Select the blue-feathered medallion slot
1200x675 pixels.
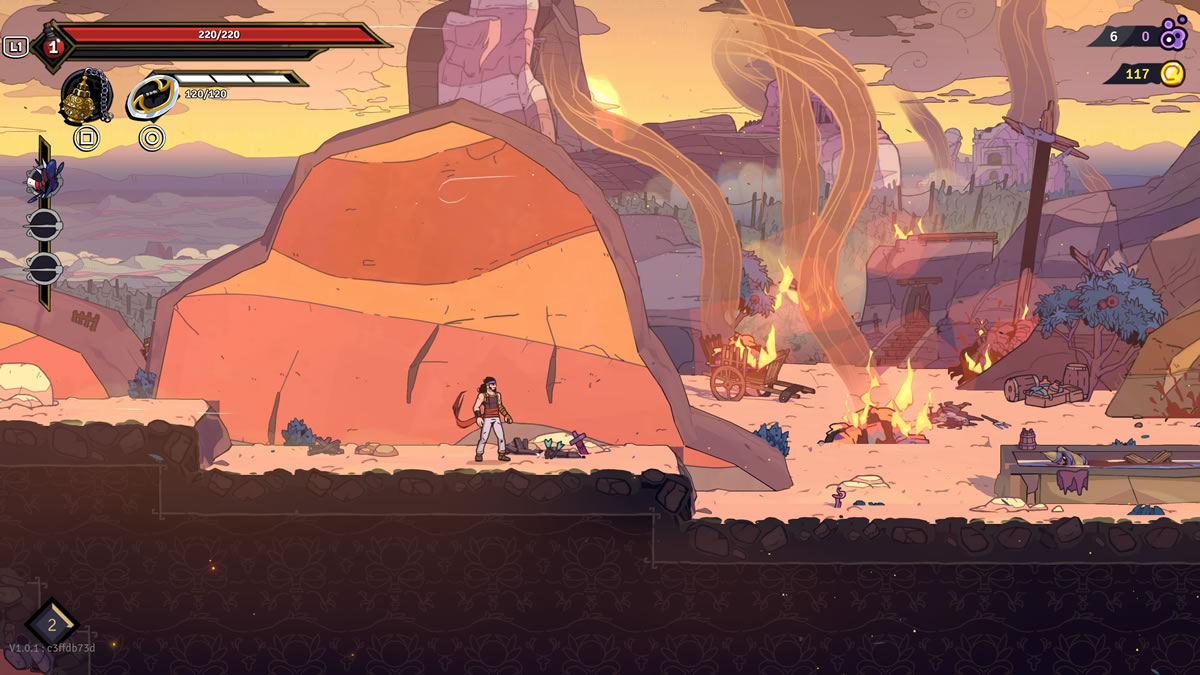(x=44, y=181)
